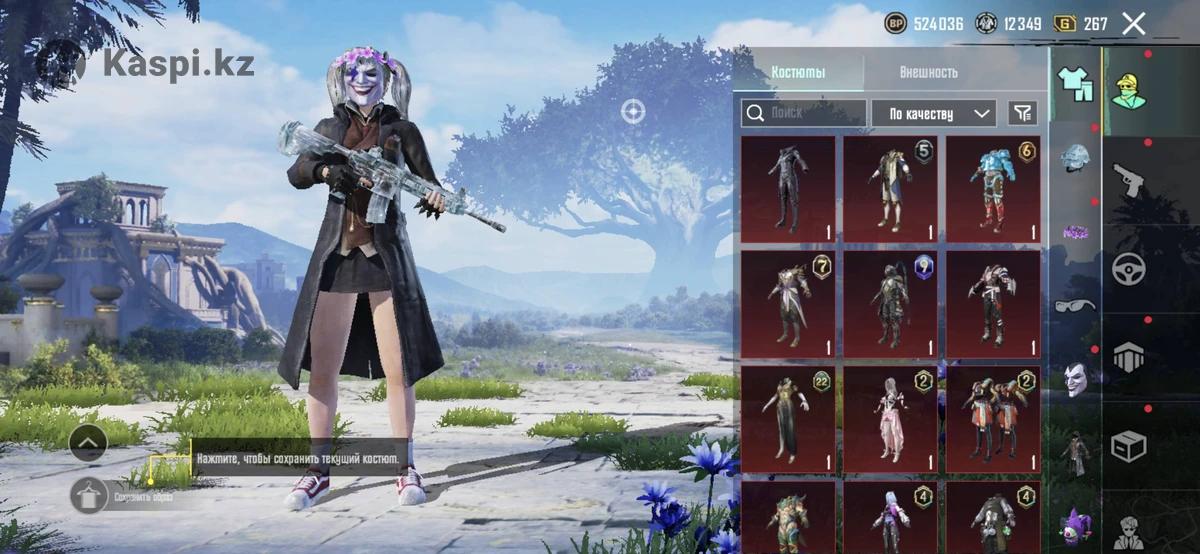
Task: Open the По качеству sort dropdown
Action: [x=933, y=113]
